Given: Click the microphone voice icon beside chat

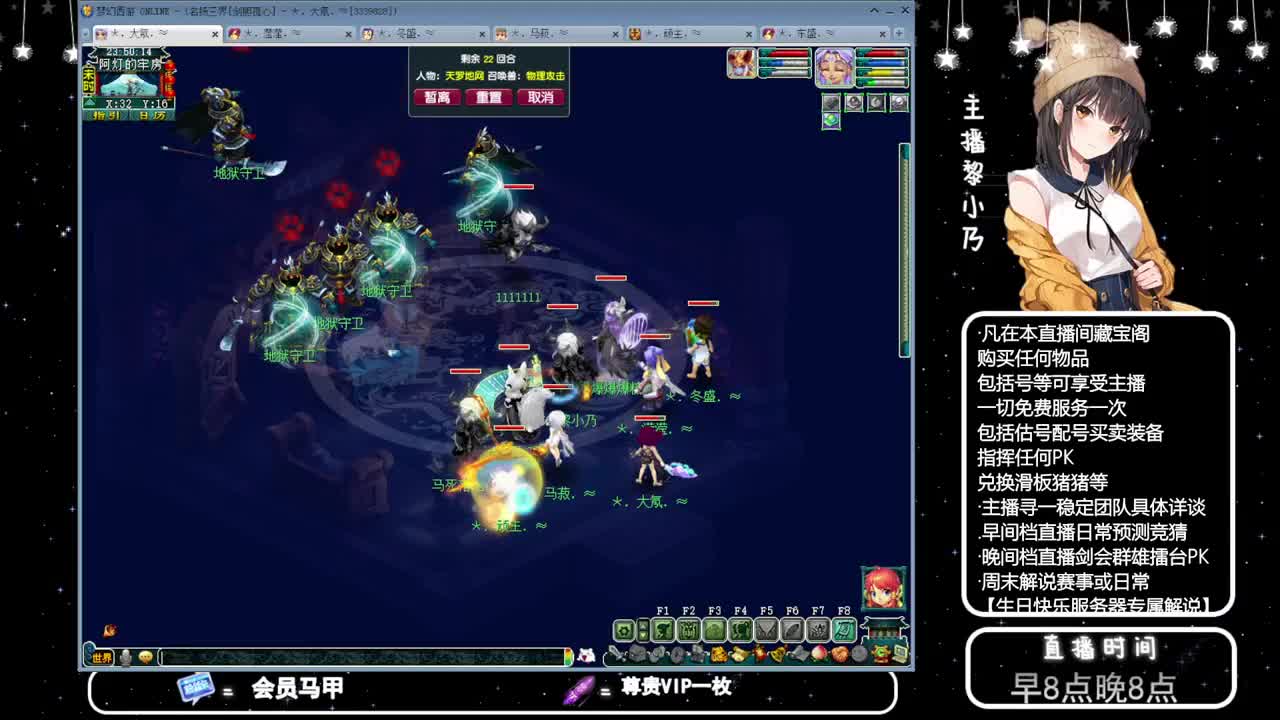Looking at the screenshot, I should 124,655.
